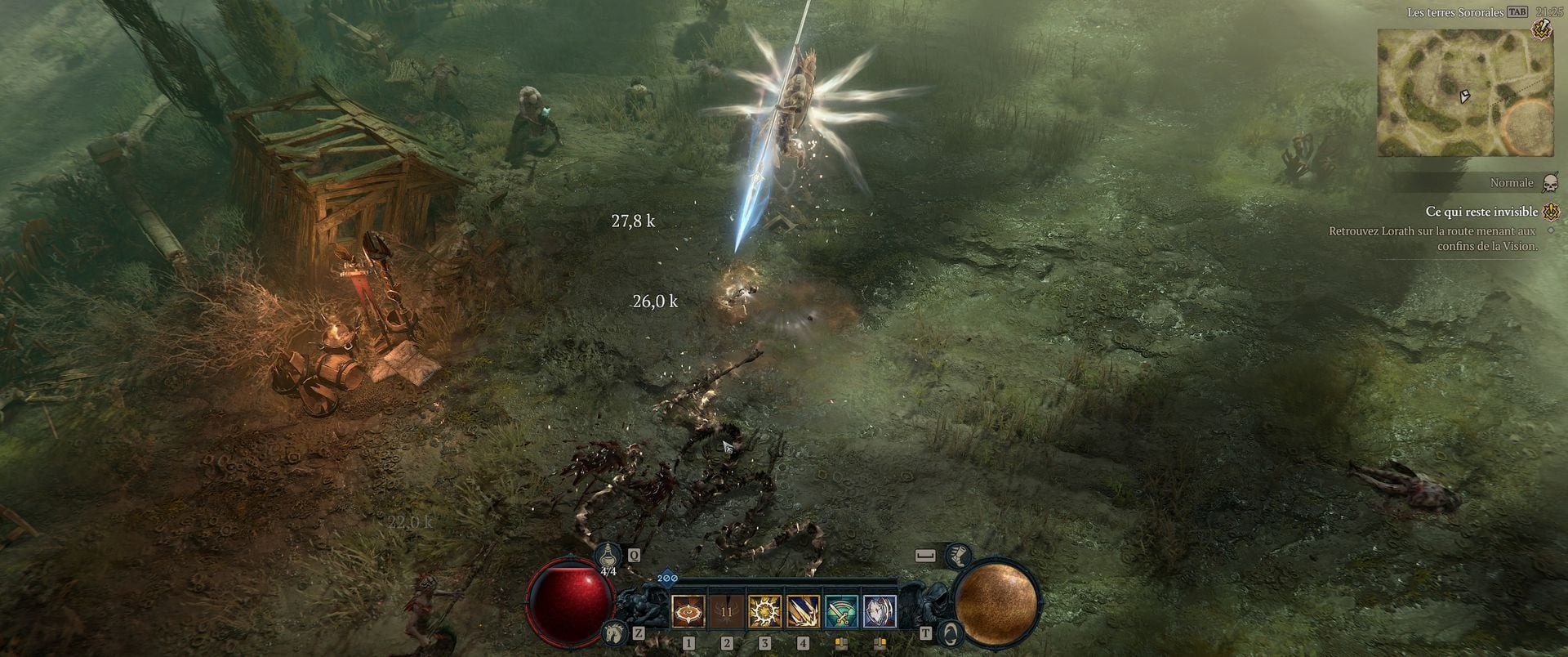
Task: Drink the health potion in slot Q
Action: [x=608, y=555]
